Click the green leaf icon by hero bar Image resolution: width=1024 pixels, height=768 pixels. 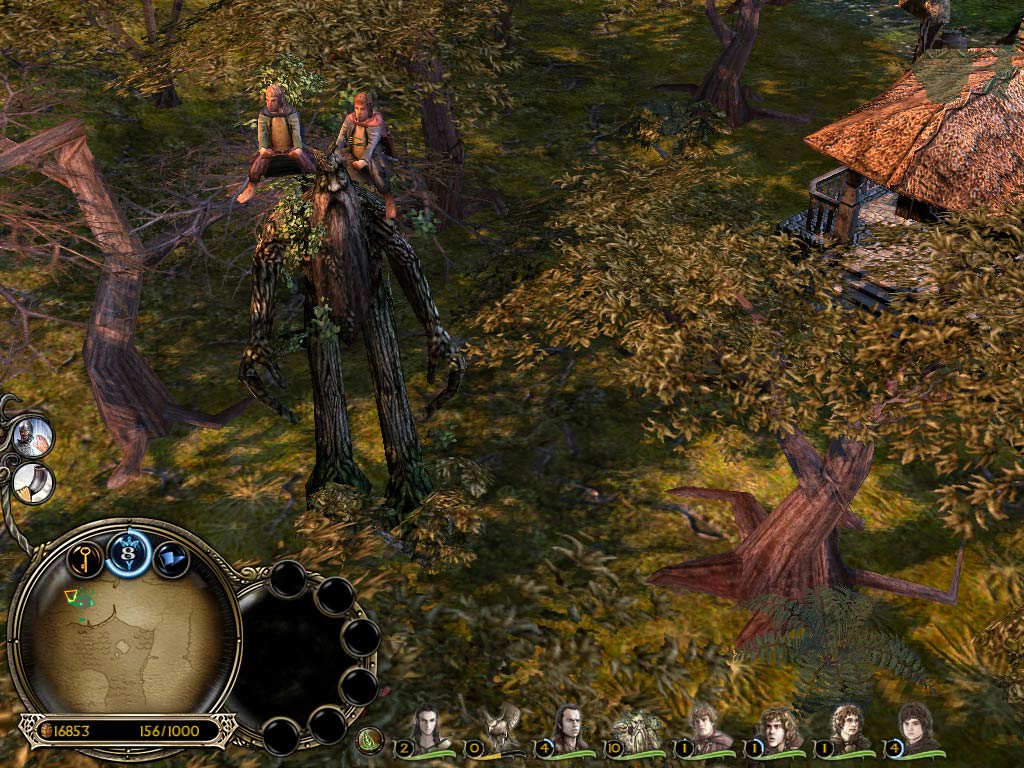pyautogui.click(x=370, y=740)
